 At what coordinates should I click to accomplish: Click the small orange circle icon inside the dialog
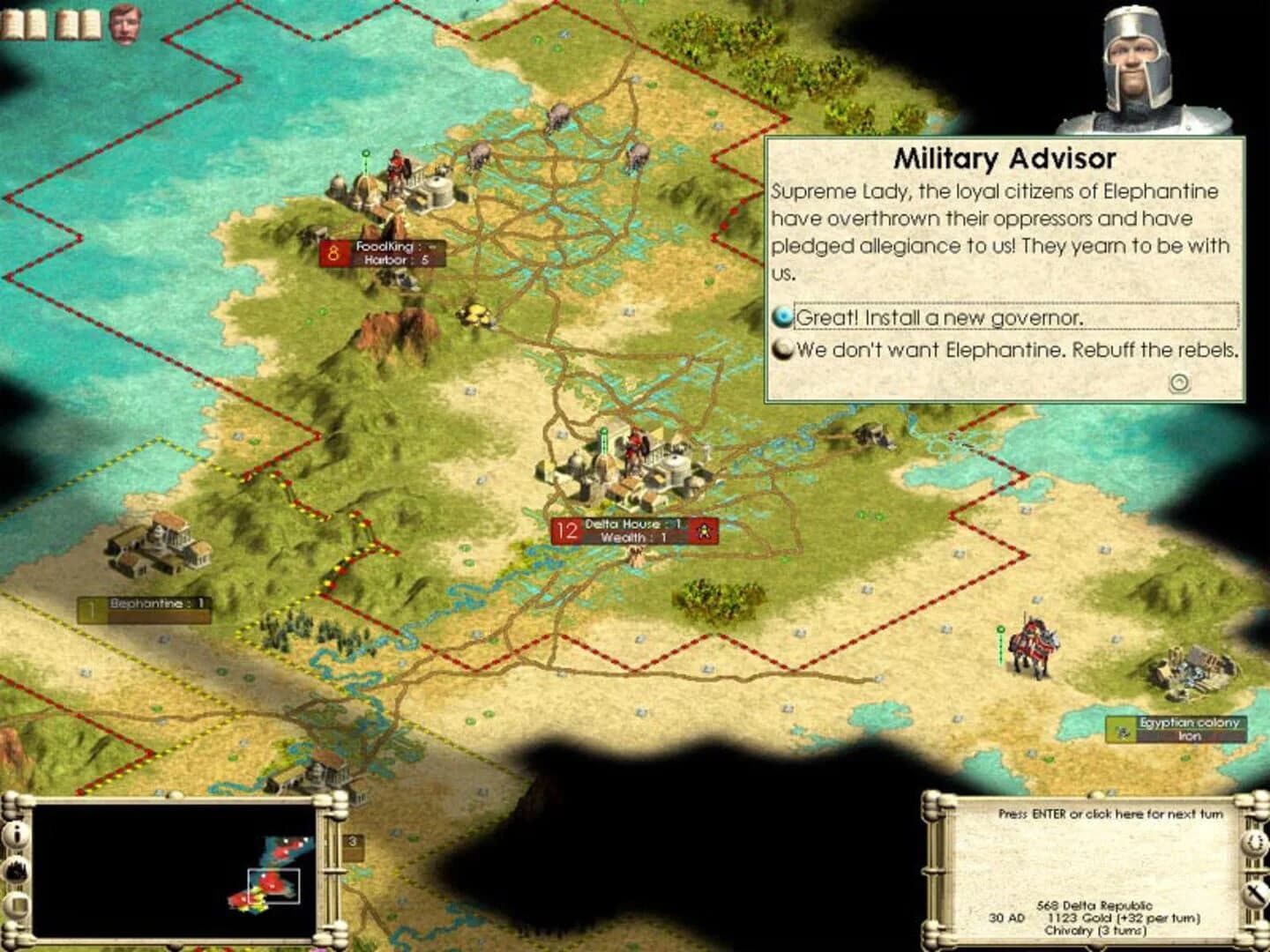pos(1177,381)
